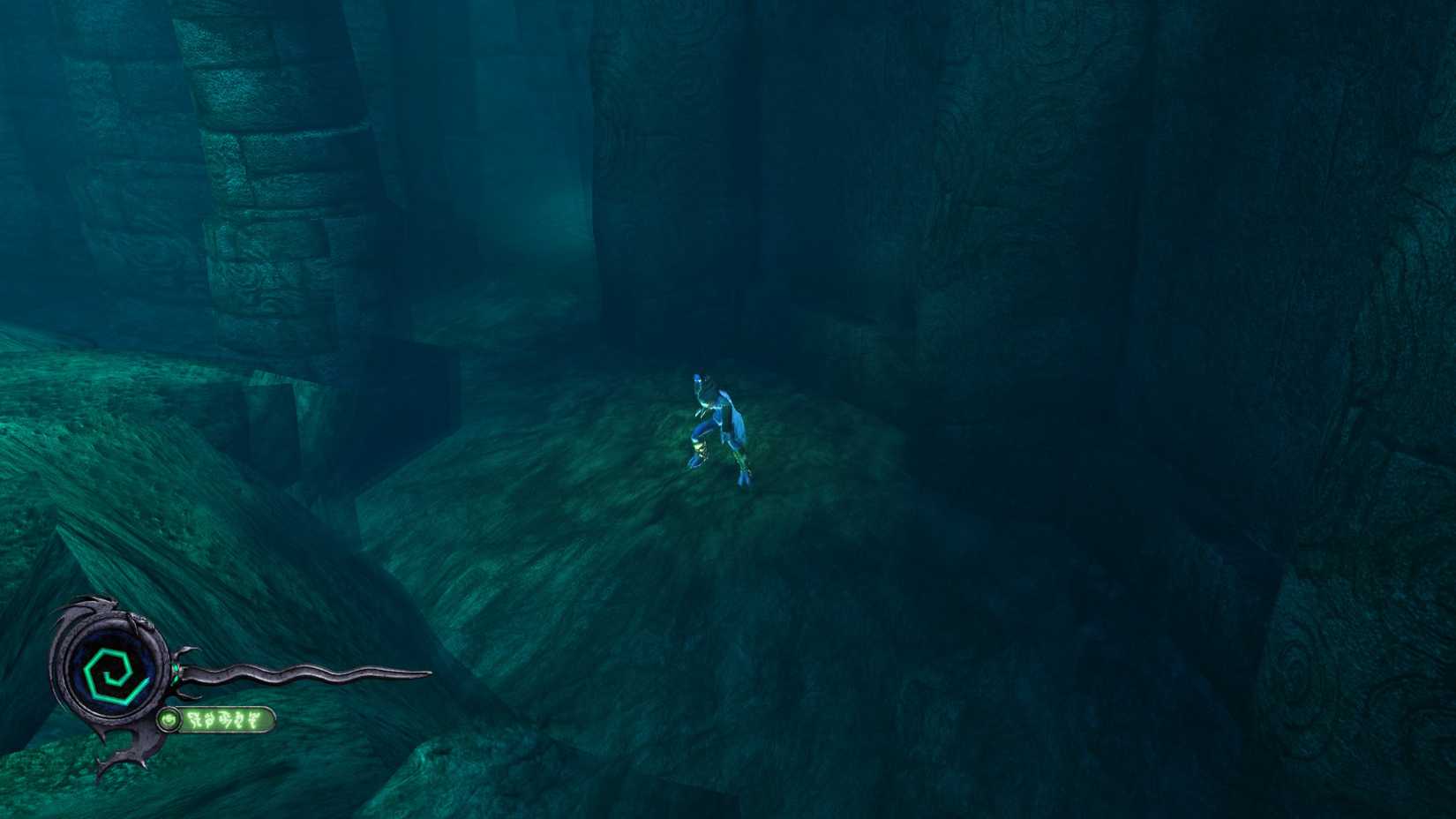Click the middle rune glyph symbol
This screenshot has height=819, width=1456.
(226, 718)
